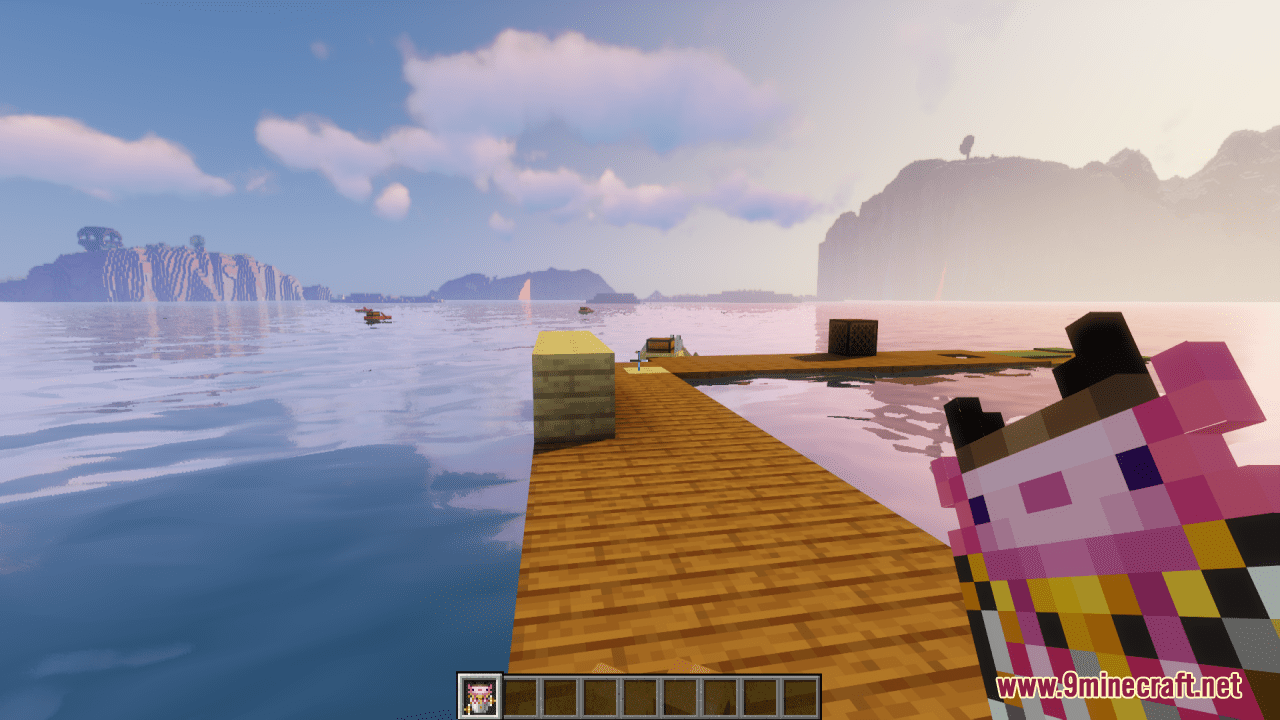Select the middle hotbar slot
The height and width of the screenshot is (720, 1280).
click(641, 692)
